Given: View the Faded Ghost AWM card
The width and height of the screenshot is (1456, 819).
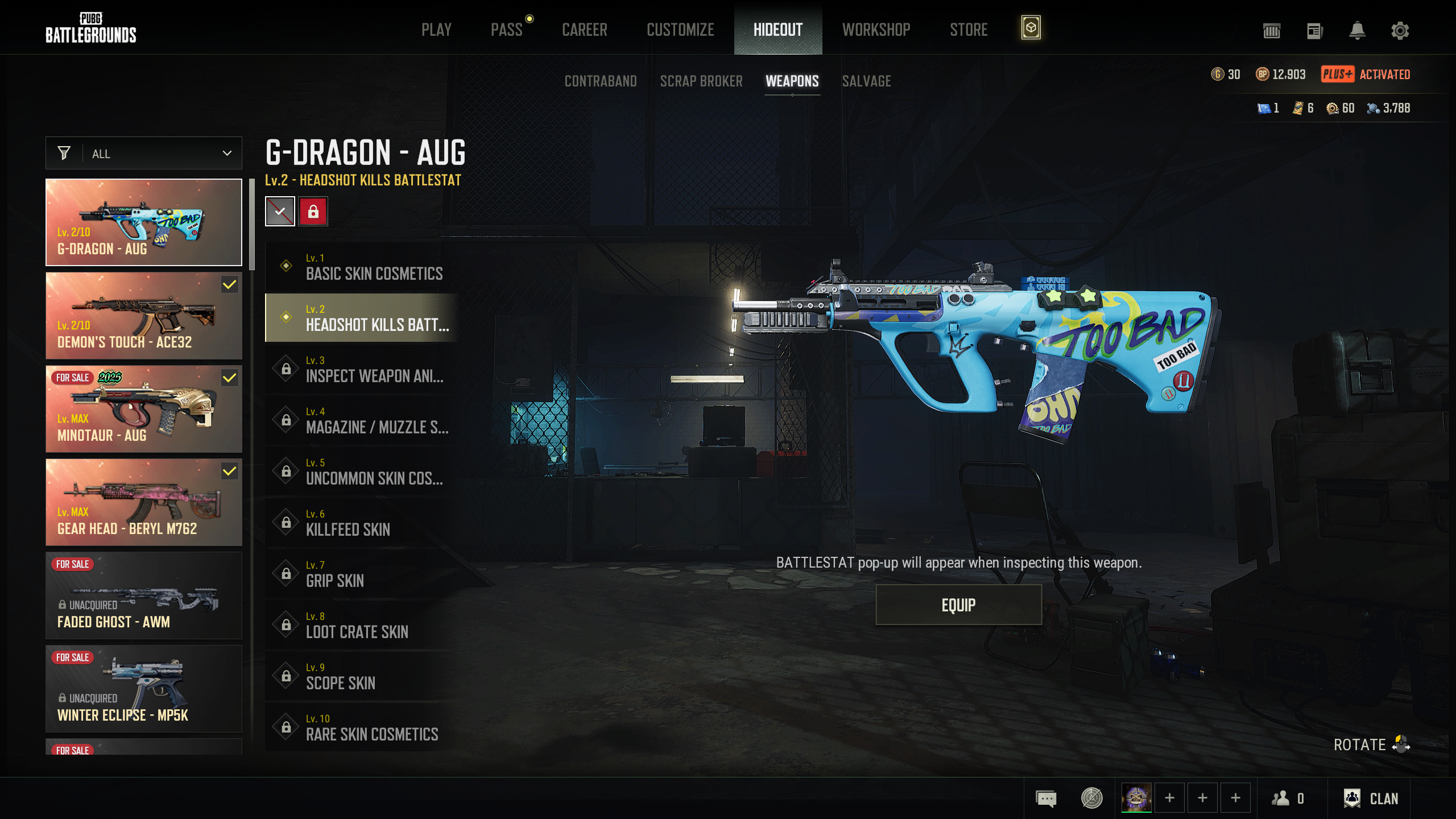Looking at the screenshot, I should pos(144,595).
